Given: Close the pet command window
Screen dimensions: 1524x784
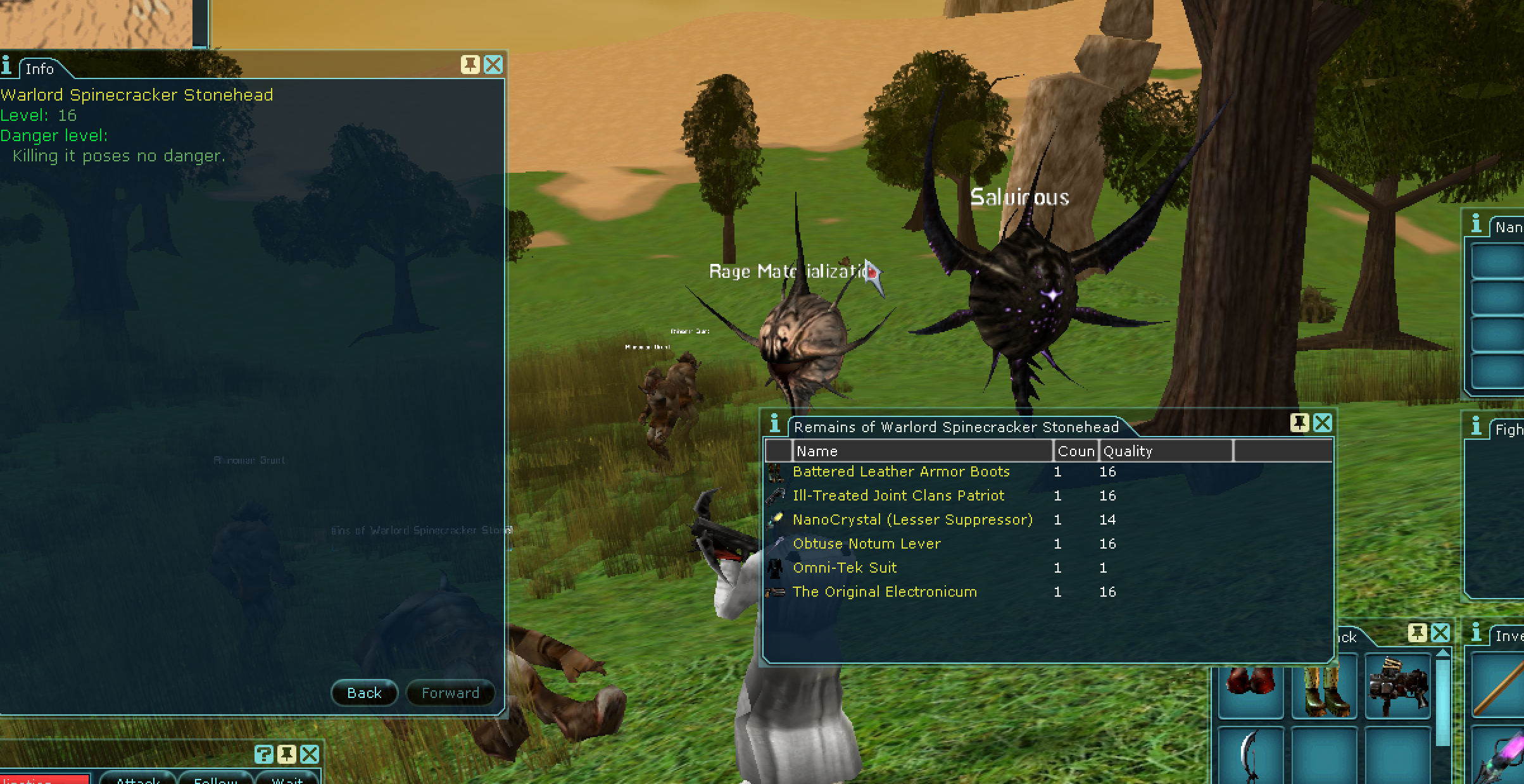Looking at the screenshot, I should (310, 754).
